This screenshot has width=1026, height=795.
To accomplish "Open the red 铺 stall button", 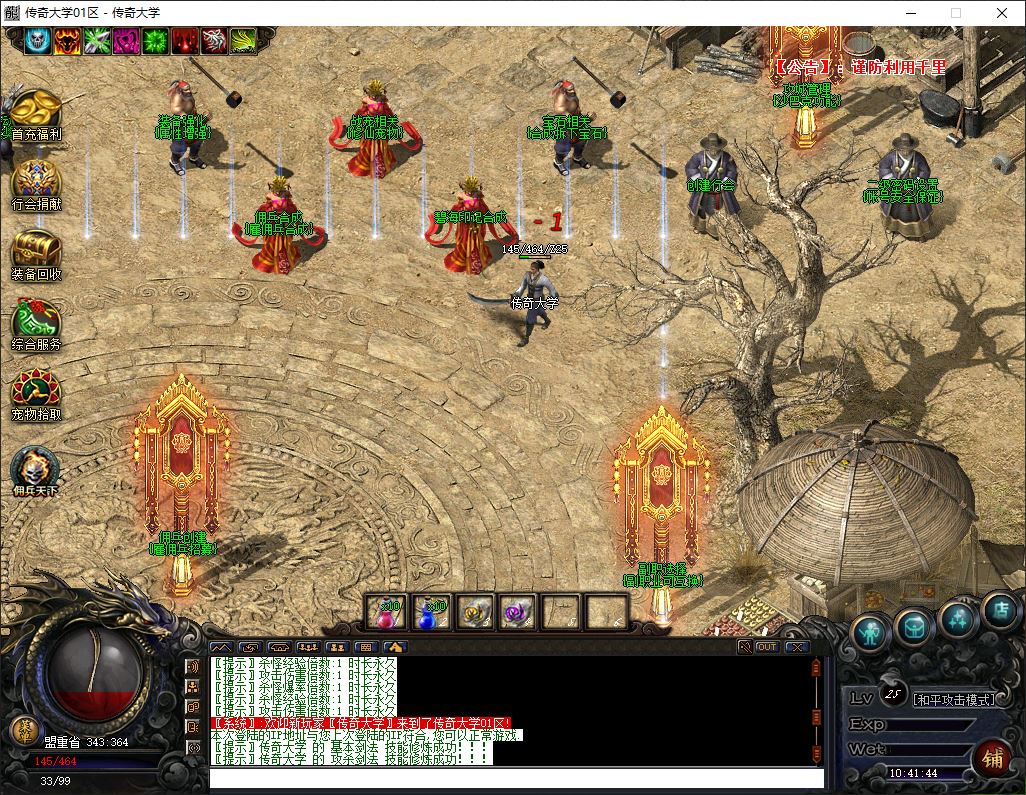I will [x=993, y=758].
